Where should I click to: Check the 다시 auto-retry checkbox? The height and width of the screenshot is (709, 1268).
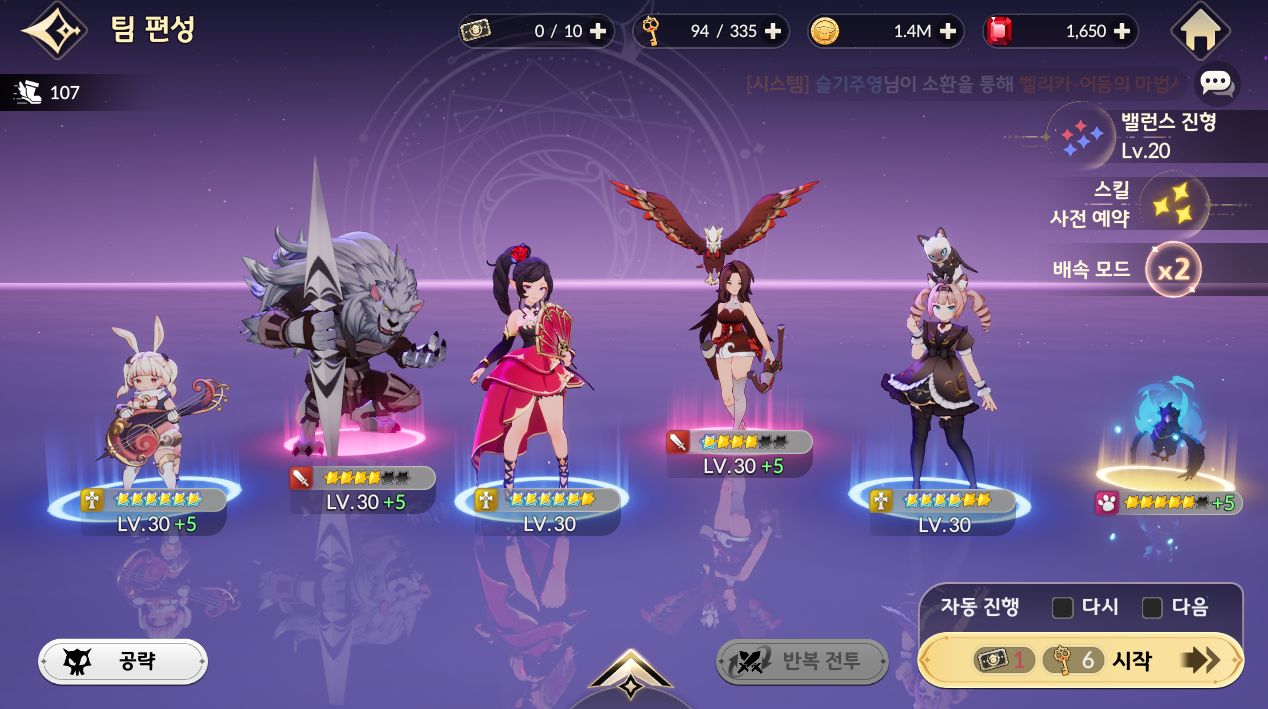(1063, 607)
